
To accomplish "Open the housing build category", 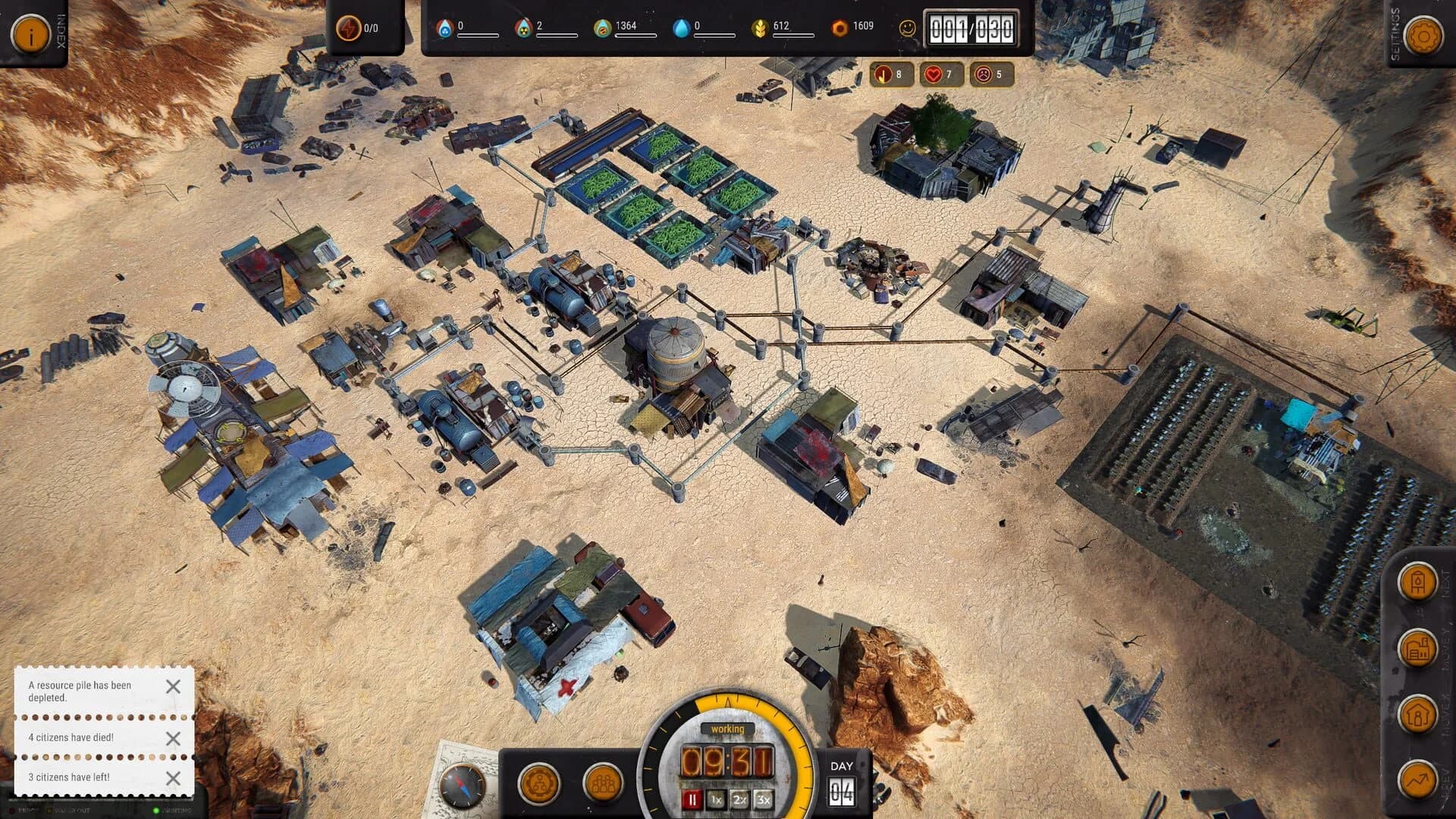I will [x=1417, y=714].
